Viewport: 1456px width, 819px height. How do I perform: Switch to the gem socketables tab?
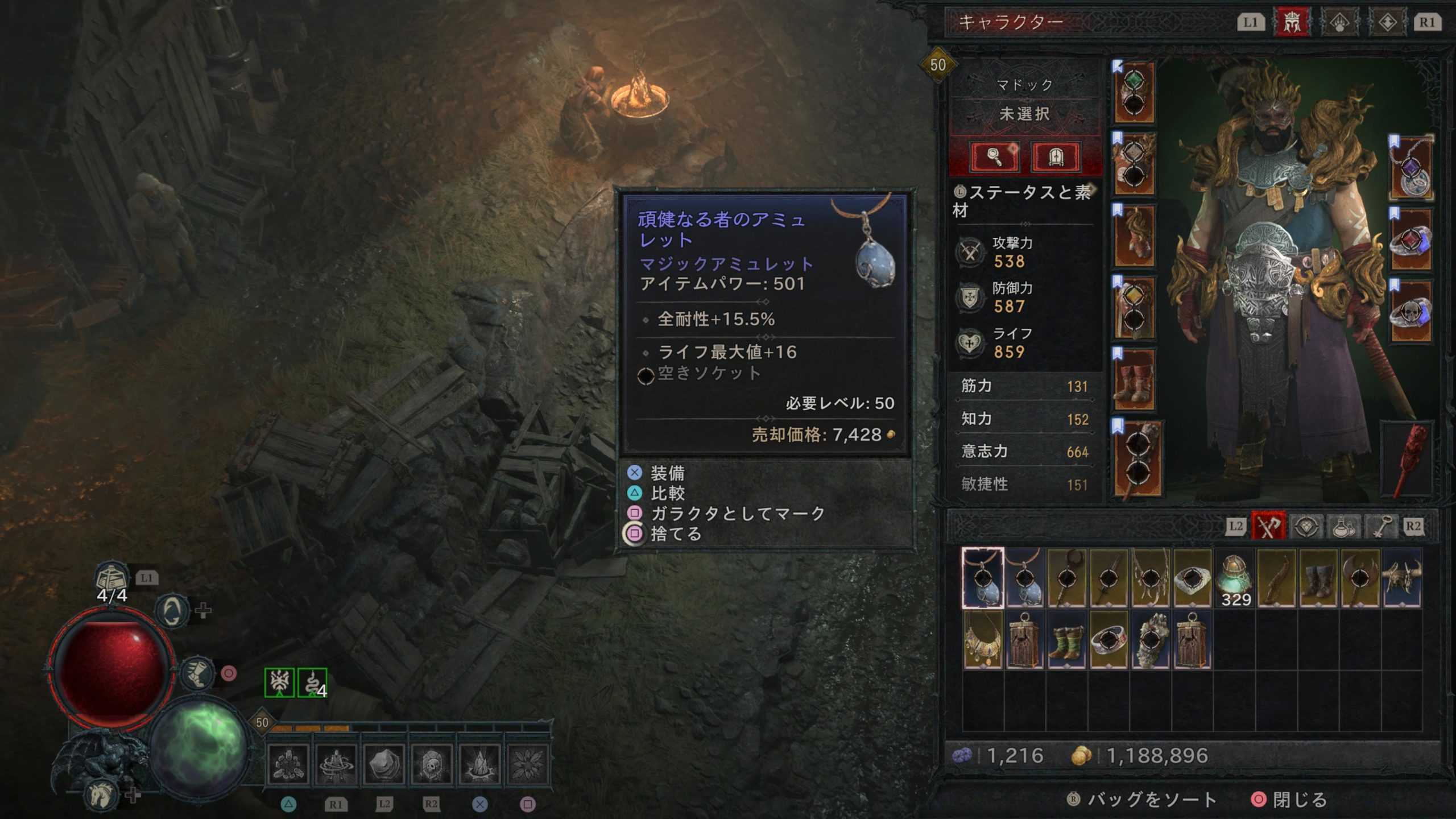[x=1306, y=527]
